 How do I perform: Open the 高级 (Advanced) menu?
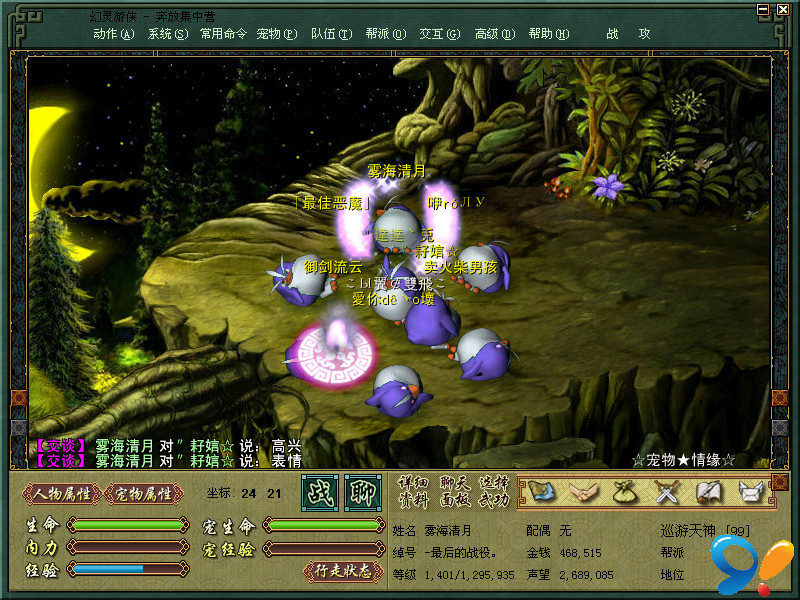tap(494, 33)
